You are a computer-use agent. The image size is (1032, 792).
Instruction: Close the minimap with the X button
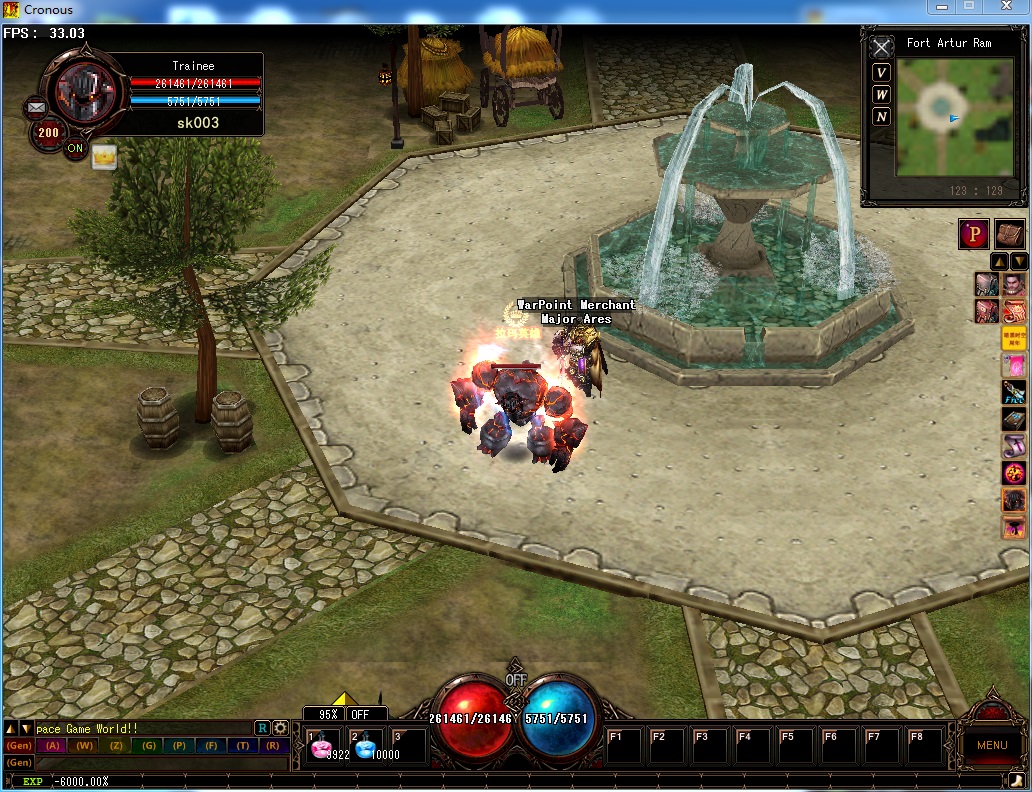(x=881, y=47)
